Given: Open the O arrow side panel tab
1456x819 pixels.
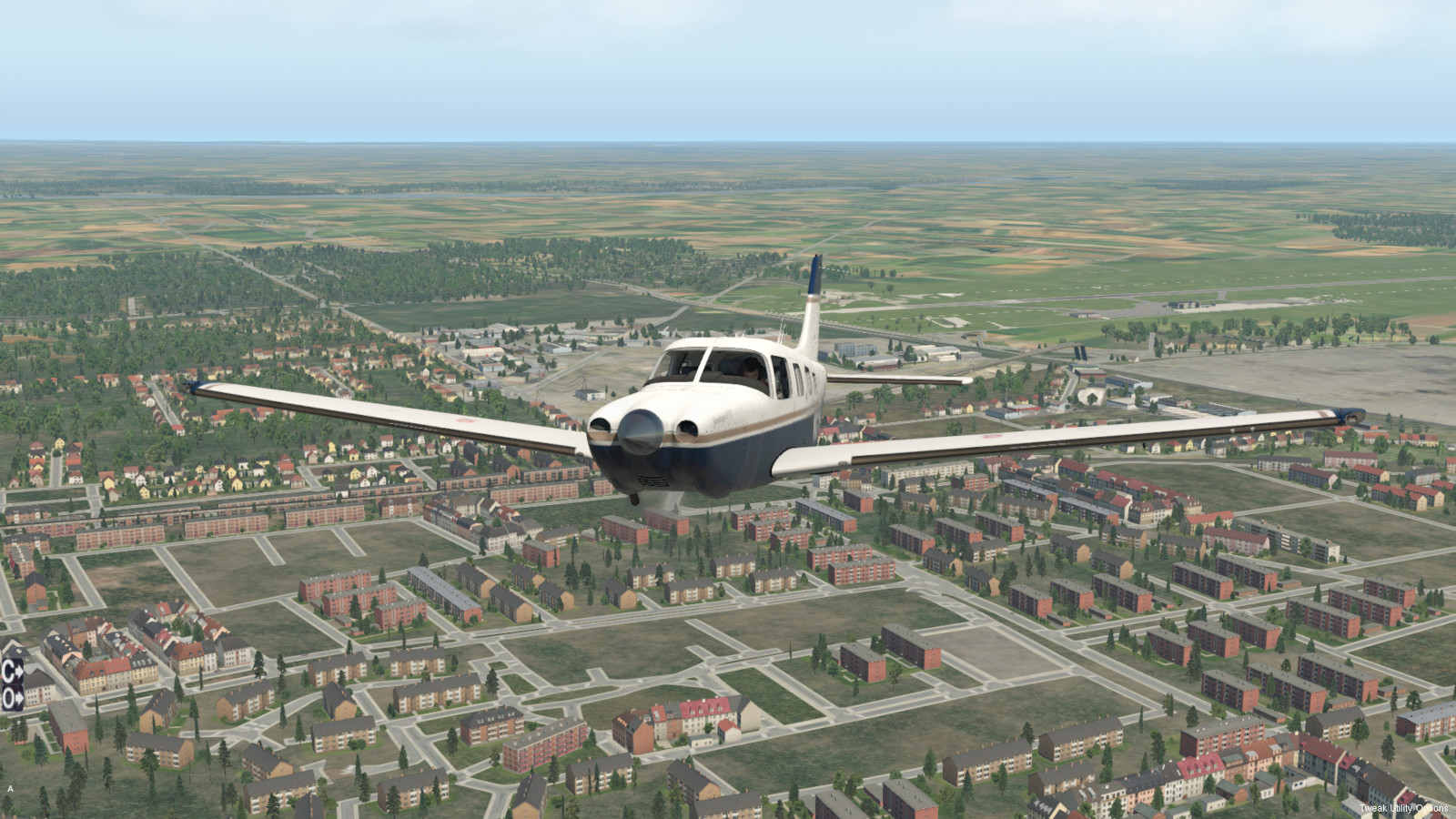Looking at the screenshot, I should 13,698.
